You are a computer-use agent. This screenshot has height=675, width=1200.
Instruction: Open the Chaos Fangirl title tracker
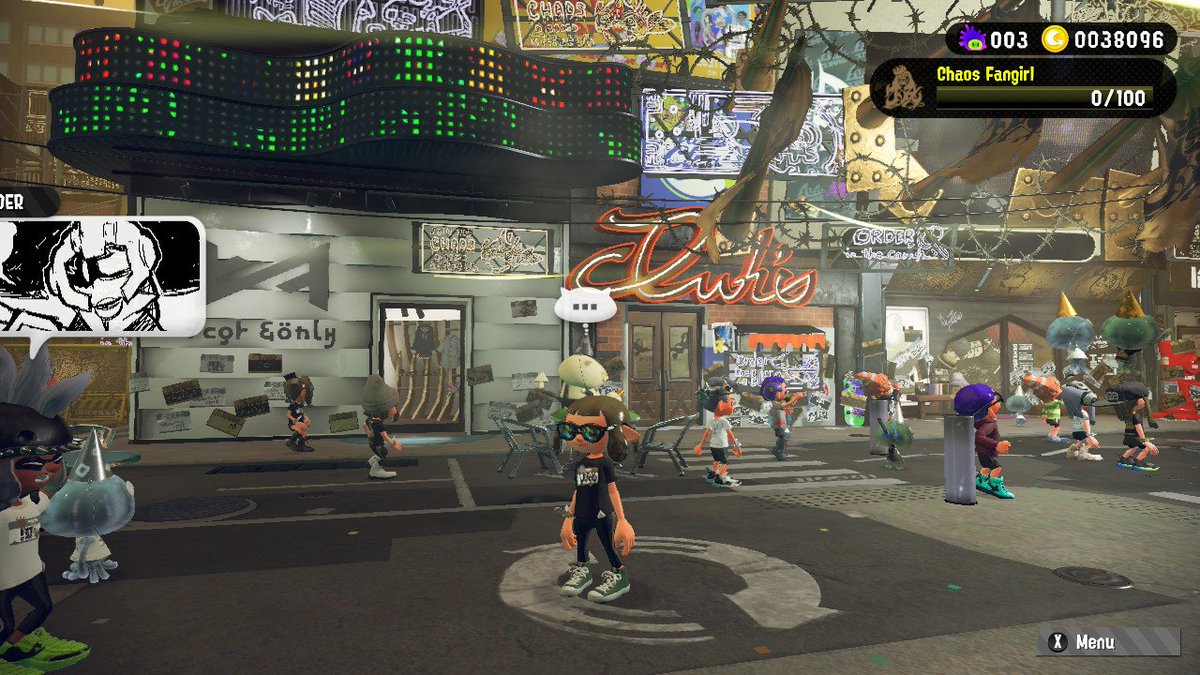tap(1020, 88)
